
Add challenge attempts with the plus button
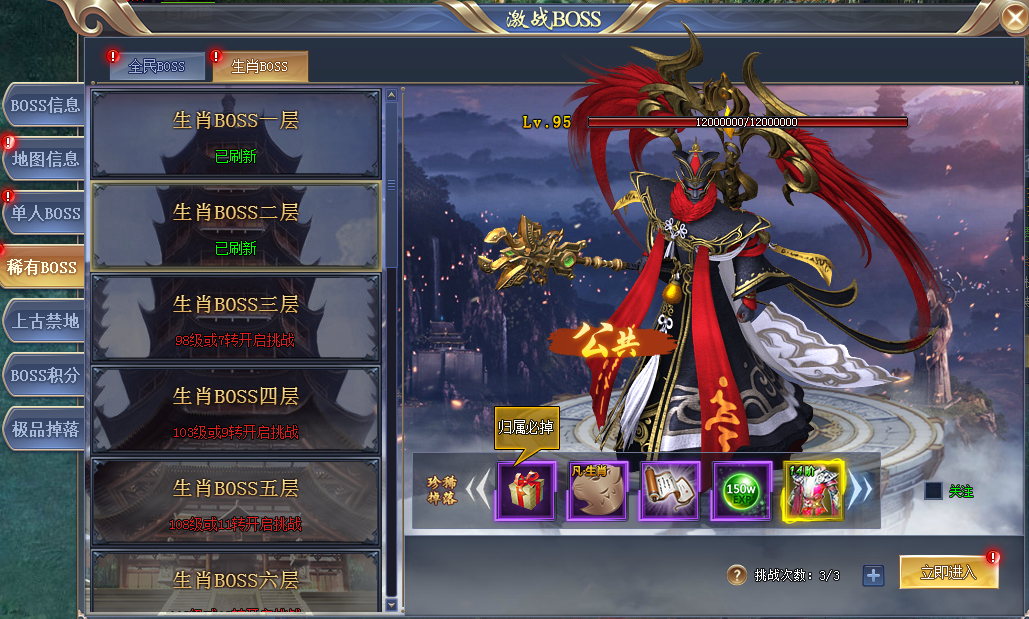pyautogui.click(x=873, y=575)
